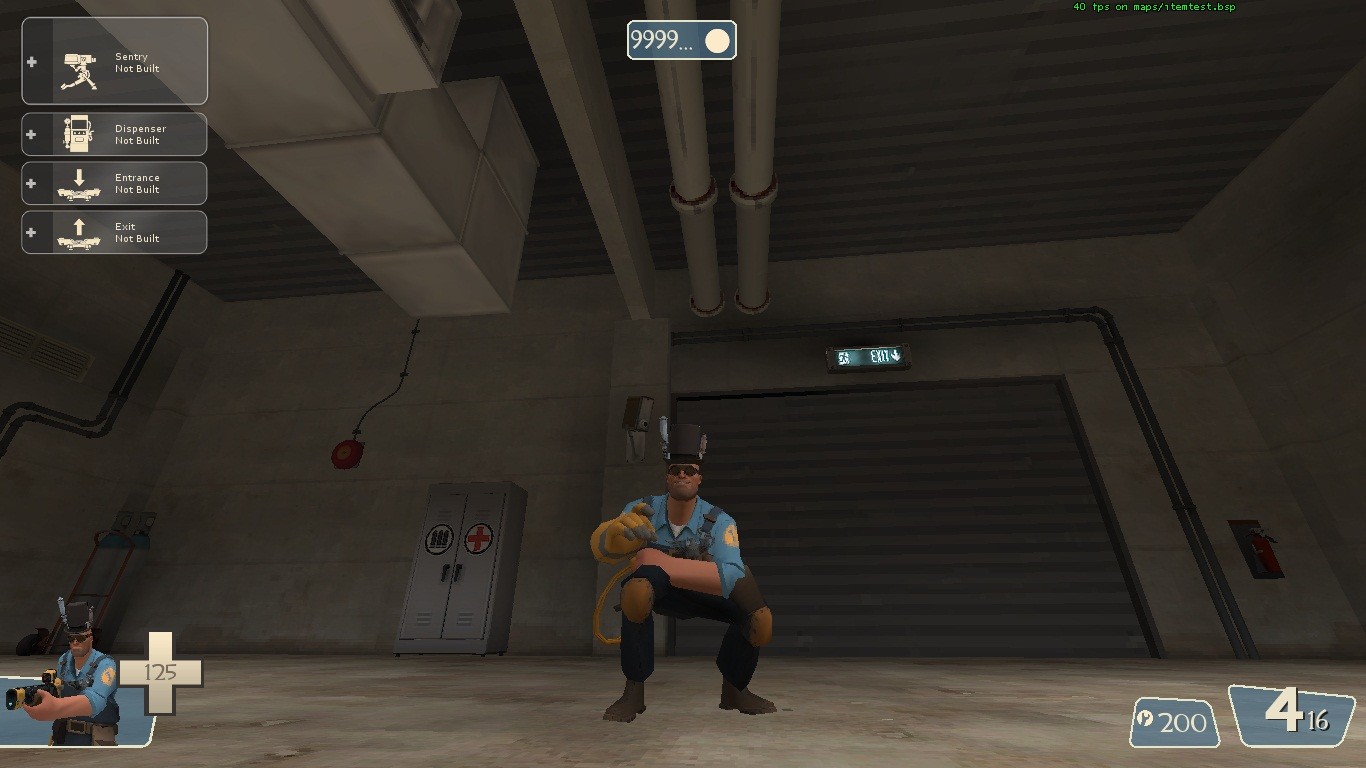
Task: Expand the Entrance panel via its plus sign
Action: [32, 182]
